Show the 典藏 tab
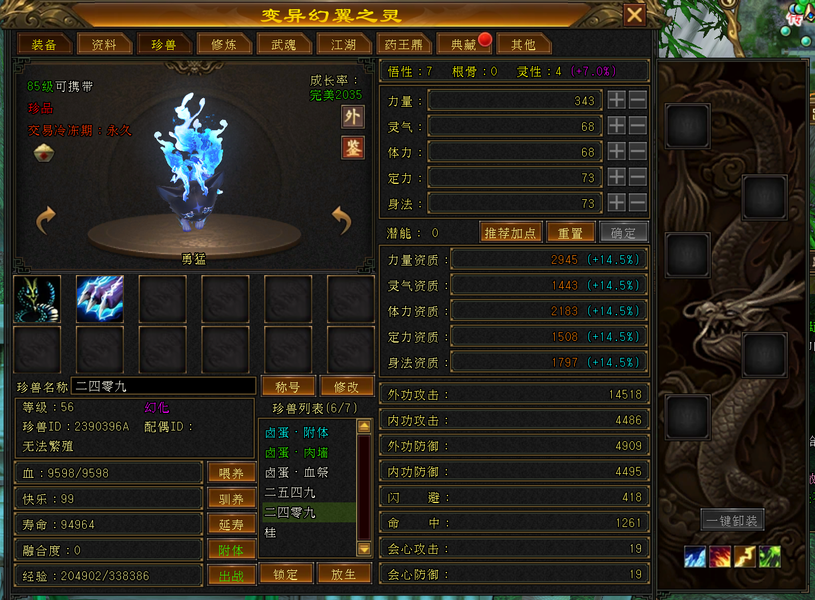Viewport: 815px width, 600px height. tap(464, 45)
